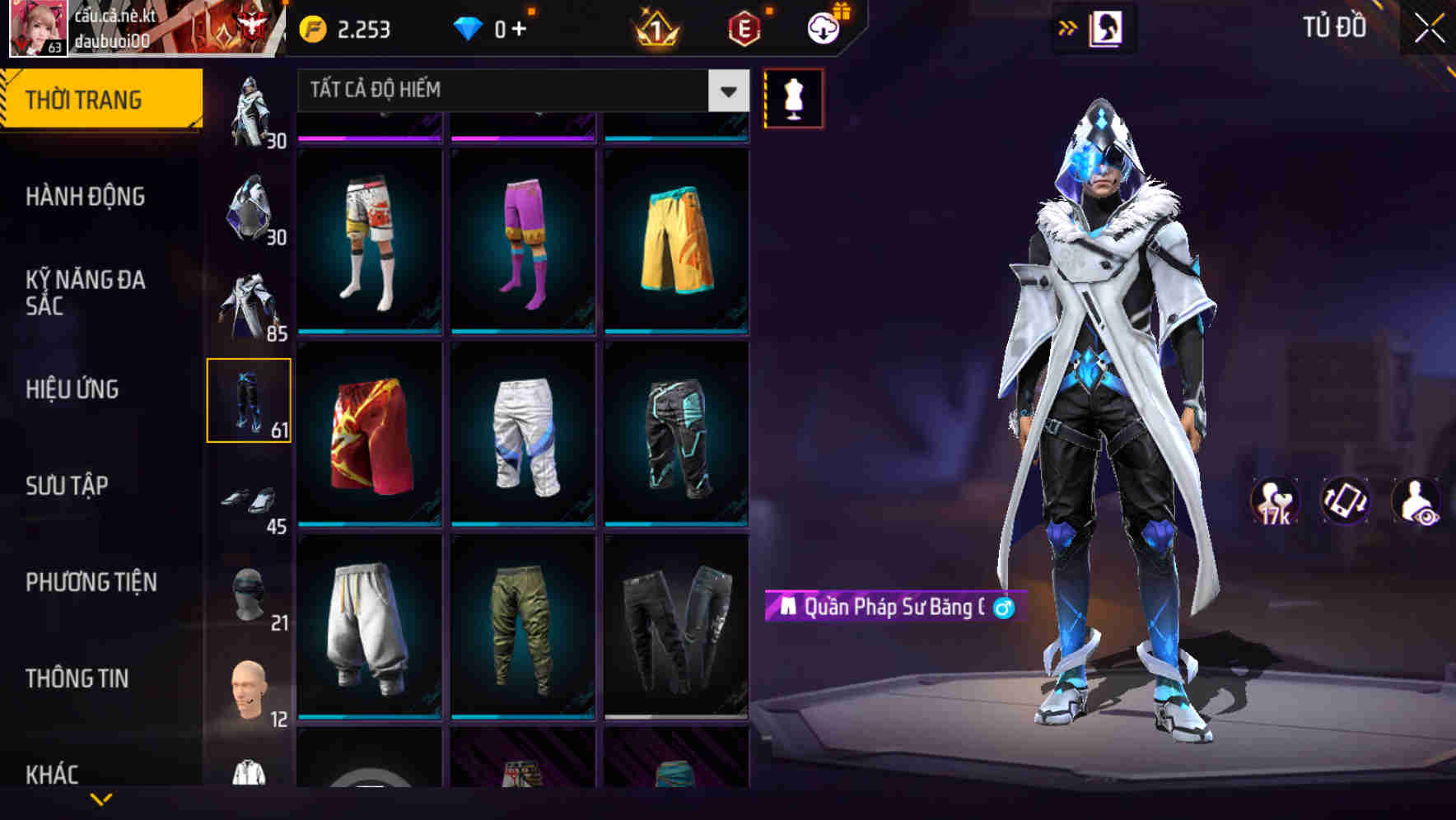Click the mannequin preview icon

(793, 97)
